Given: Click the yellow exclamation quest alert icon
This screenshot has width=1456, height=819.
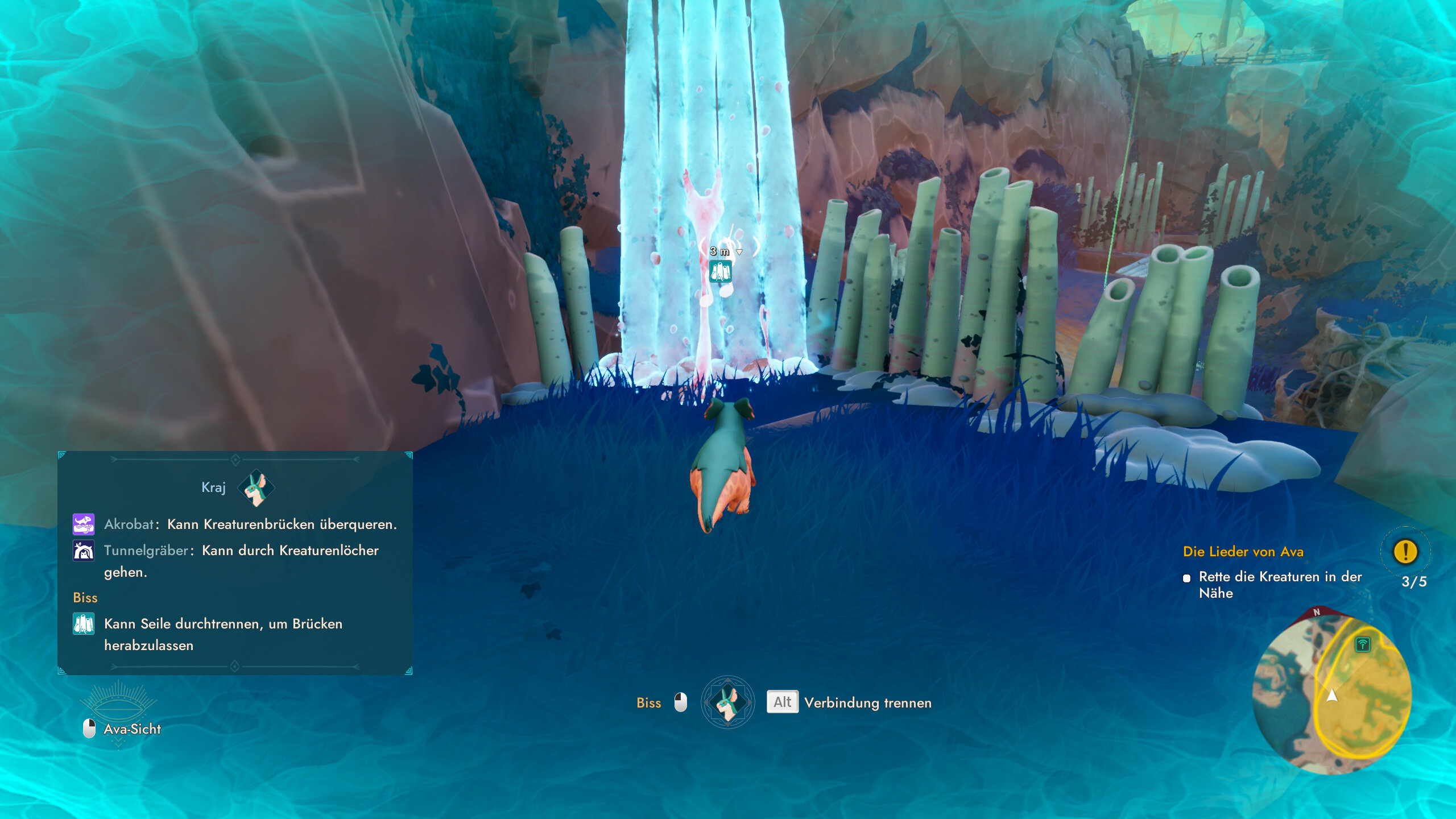Looking at the screenshot, I should (x=1405, y=551).
